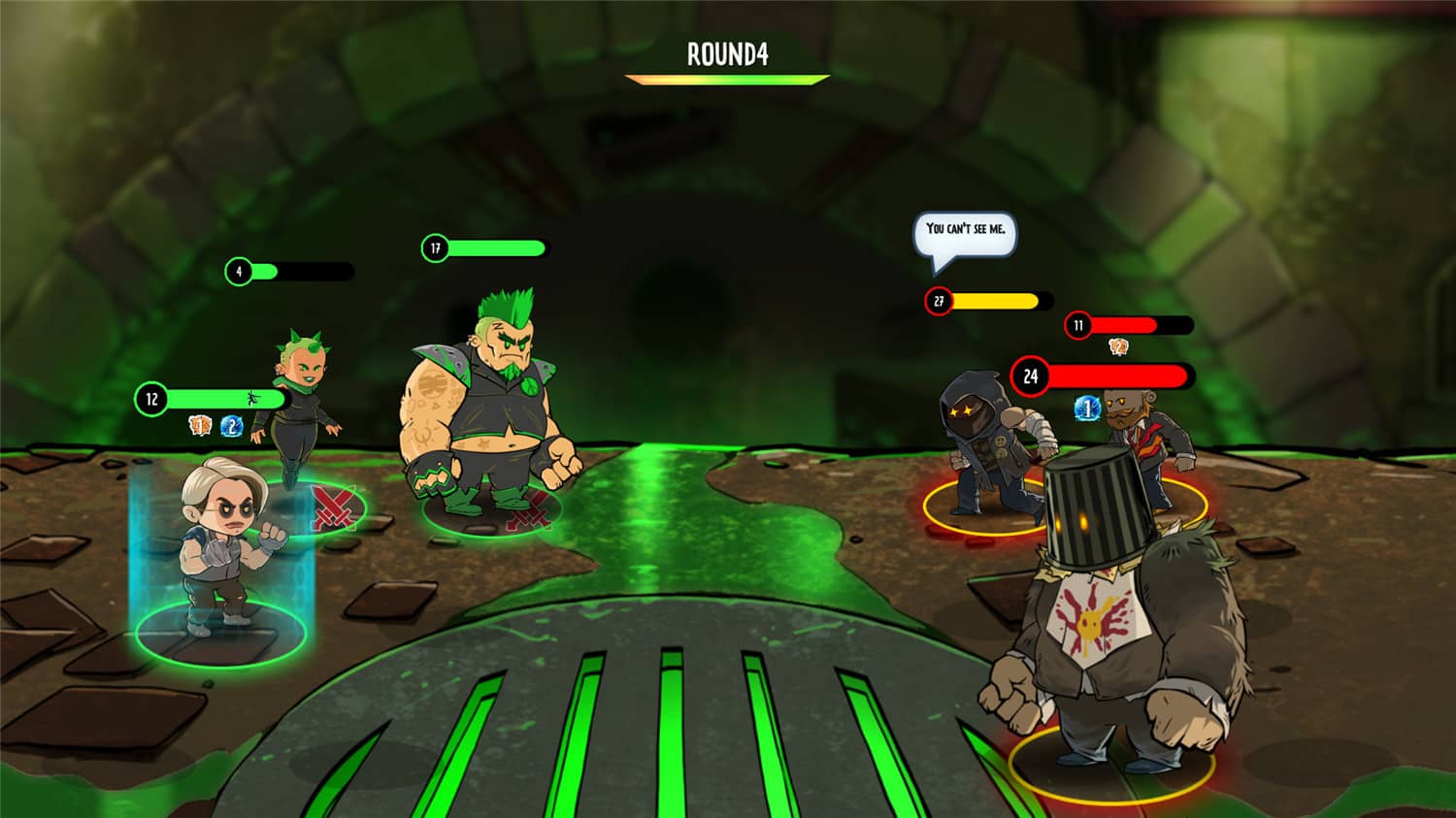Click the blue winged '2' buff icon

pyautogui.click(x=233, y=424)
